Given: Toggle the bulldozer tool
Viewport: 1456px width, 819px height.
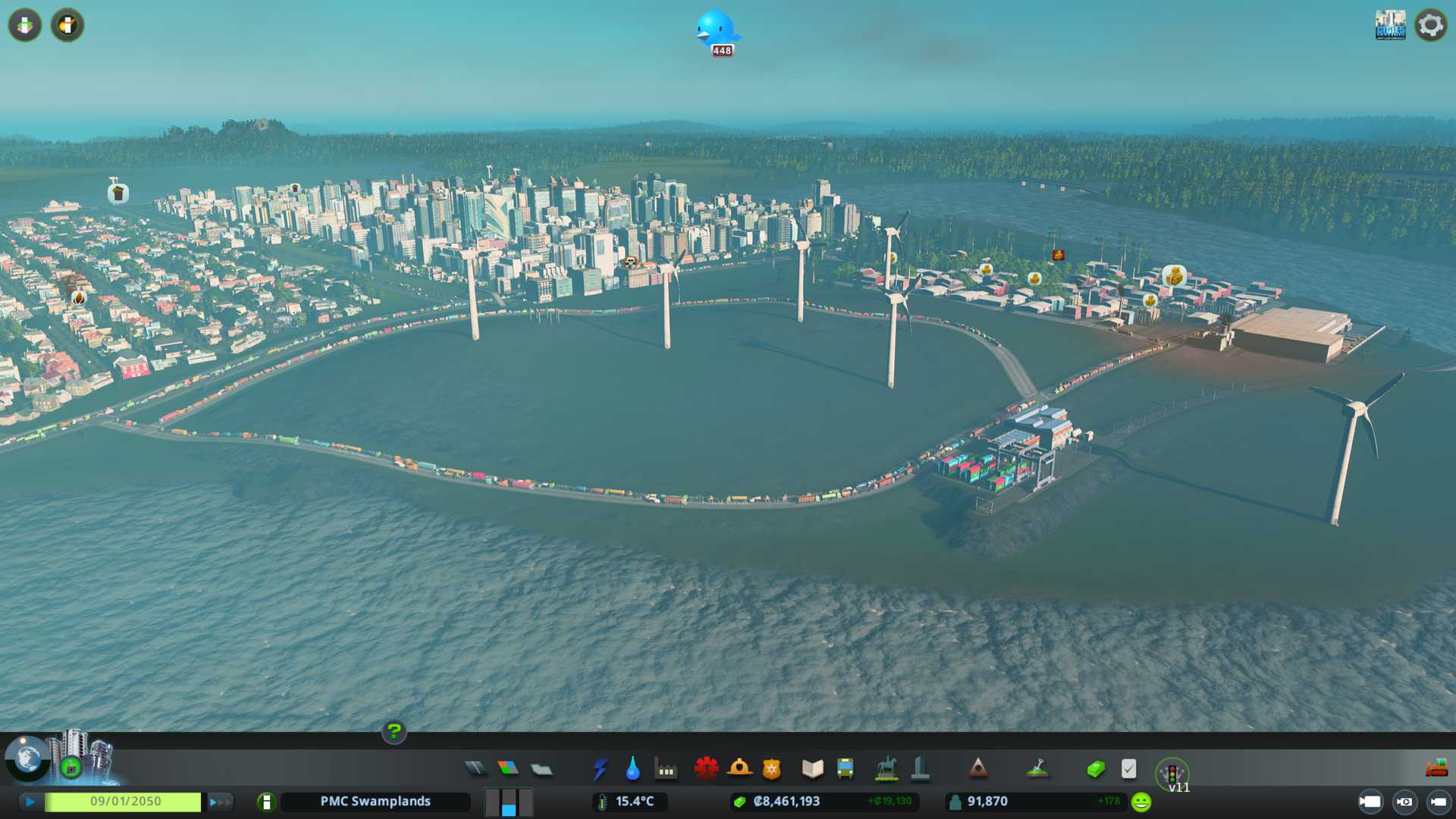Looking at the screenshot, I should point(1436,769).
